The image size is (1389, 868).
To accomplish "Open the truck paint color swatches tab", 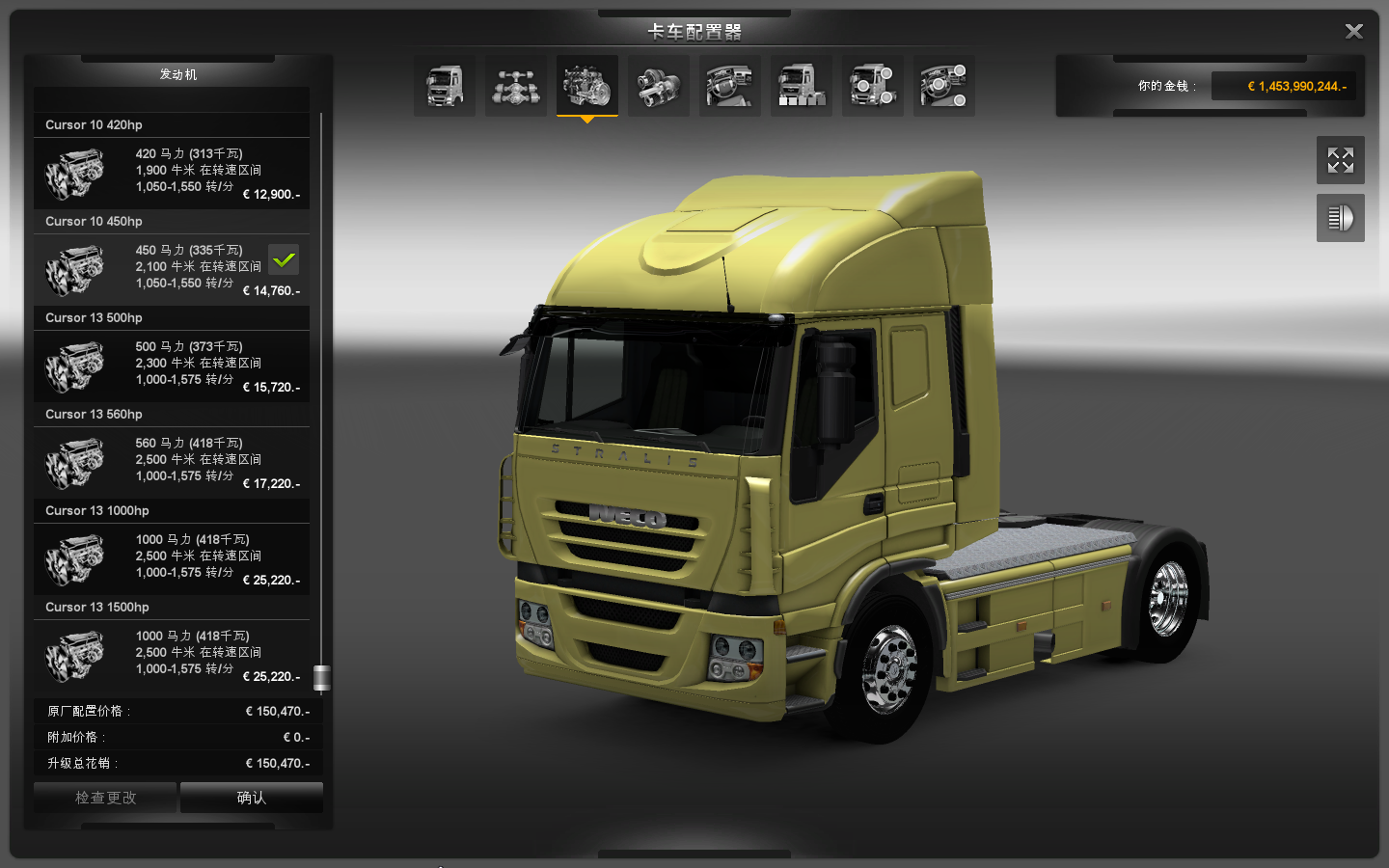I will 802,86.
